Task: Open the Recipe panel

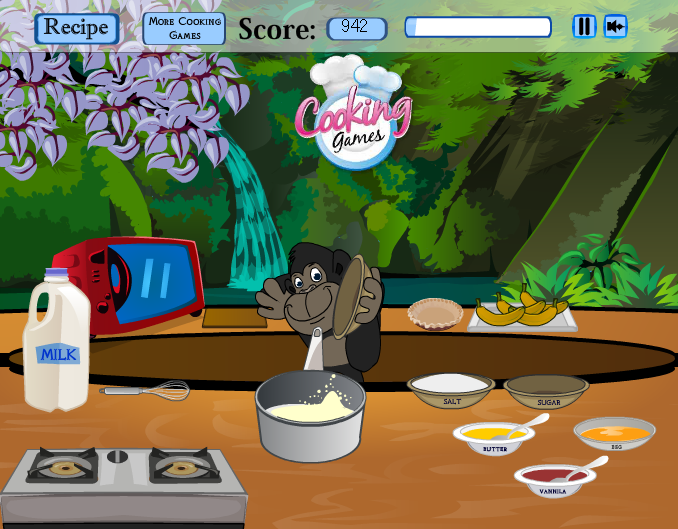Action: (x=76, y=28)
